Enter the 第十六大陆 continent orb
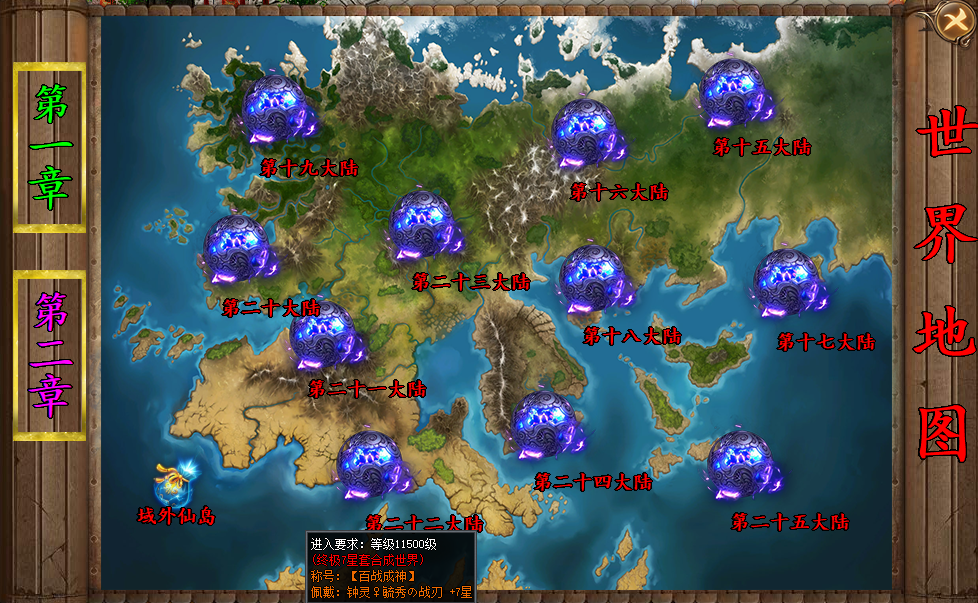The image size is (978, 603). [x=588, y=135]
